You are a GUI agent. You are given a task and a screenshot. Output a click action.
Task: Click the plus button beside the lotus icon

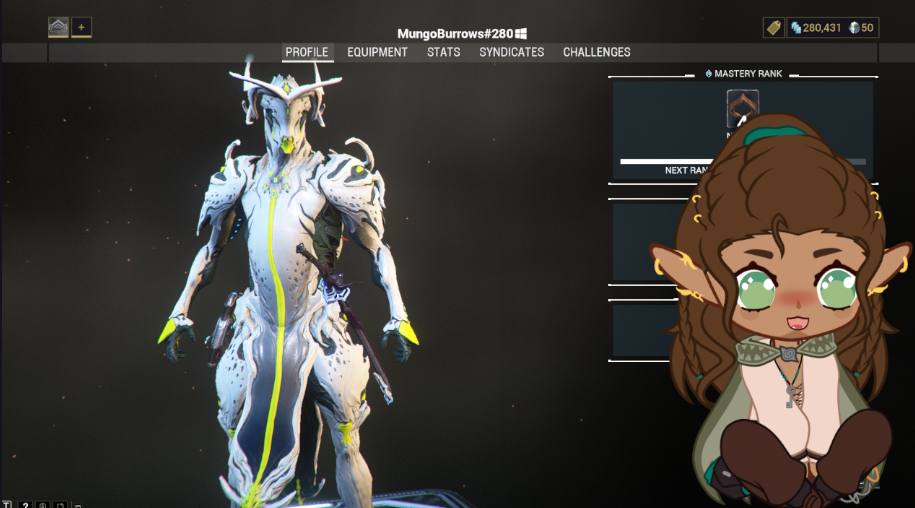point(81,27)
